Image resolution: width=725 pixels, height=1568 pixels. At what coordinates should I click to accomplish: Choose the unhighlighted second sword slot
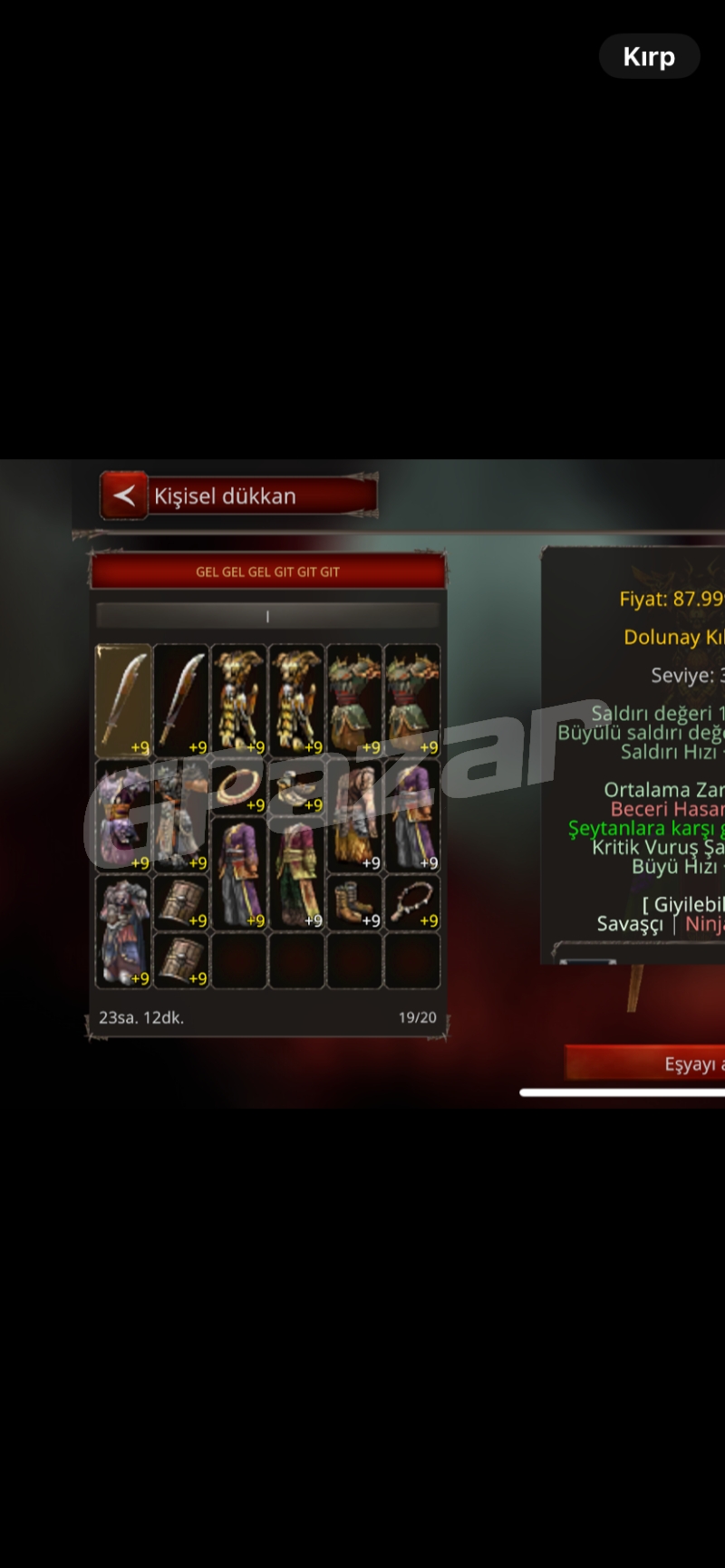(x=181, y=700)
